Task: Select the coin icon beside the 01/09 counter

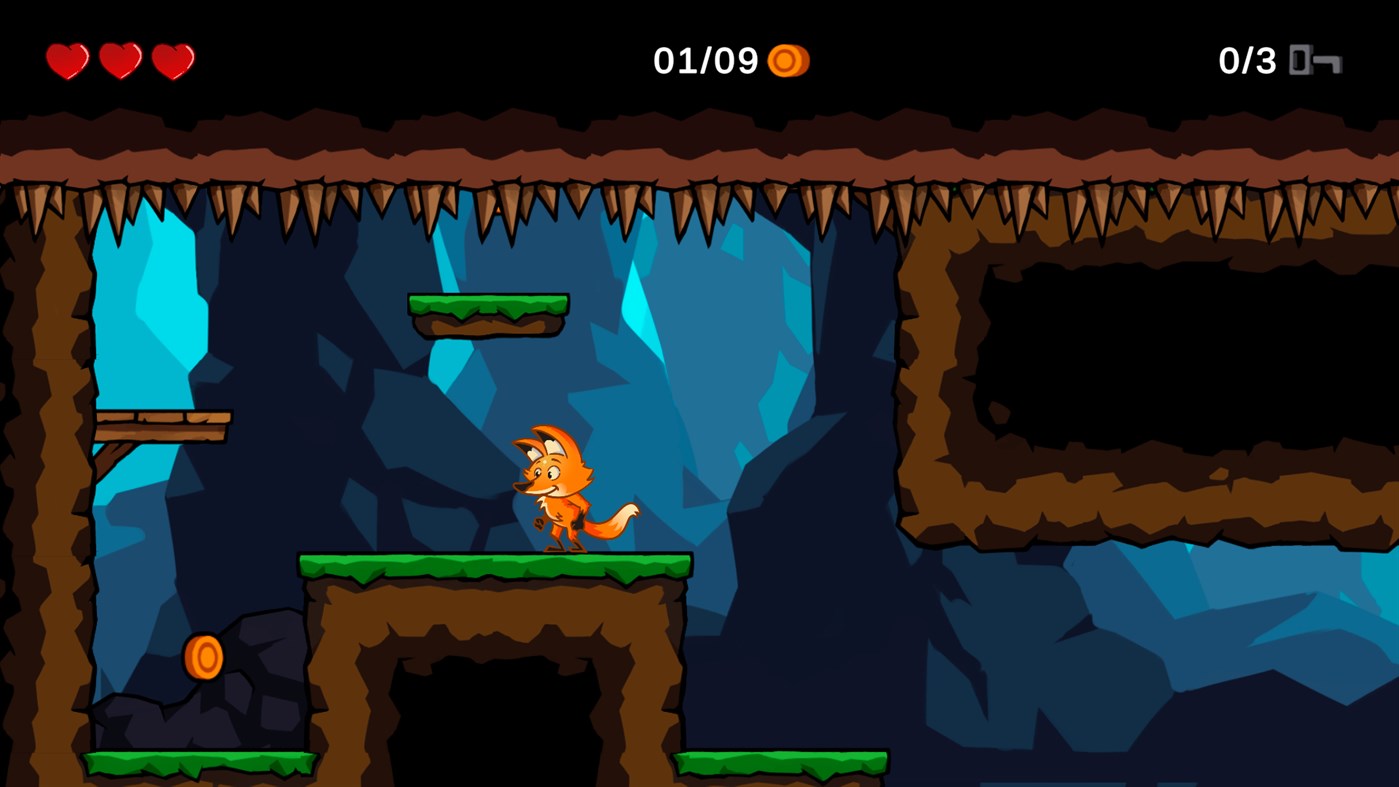Action: [x=789, y=61]
